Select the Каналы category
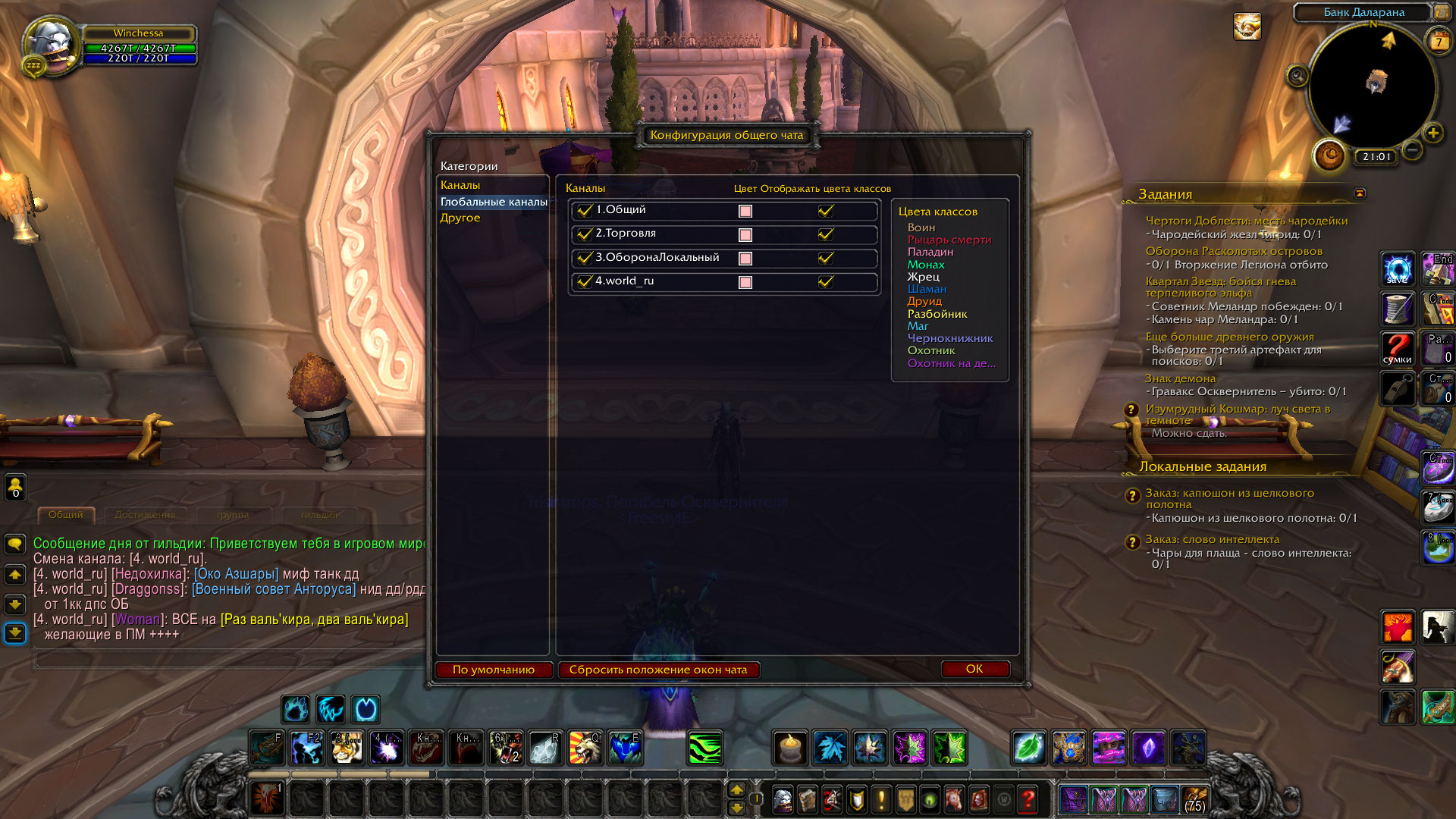Image resolution: width=1456 pixels, height=819 pixels. pyautogui.click(x=460, y=185)
